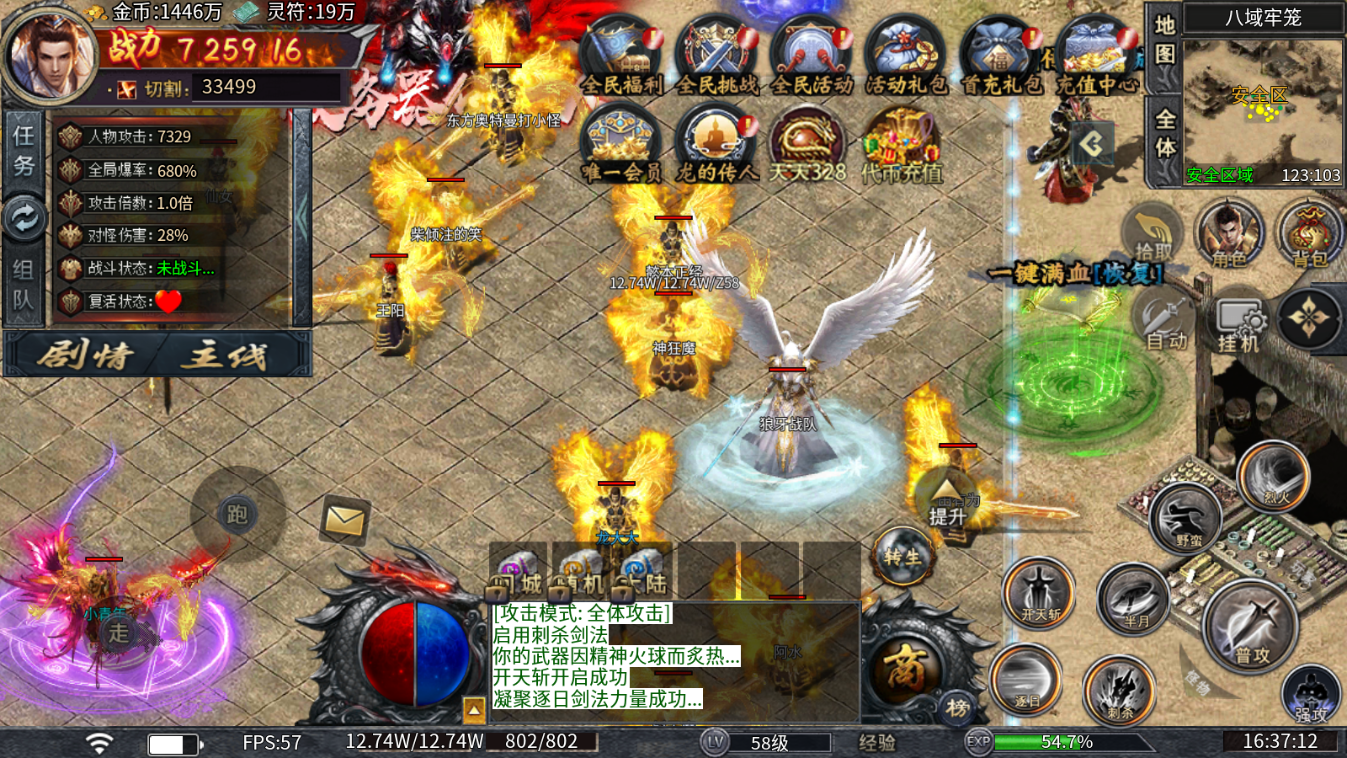This screenshot has width=1347, height=758.
Task: Open the envelope mail icon
Action: point(345,519)
